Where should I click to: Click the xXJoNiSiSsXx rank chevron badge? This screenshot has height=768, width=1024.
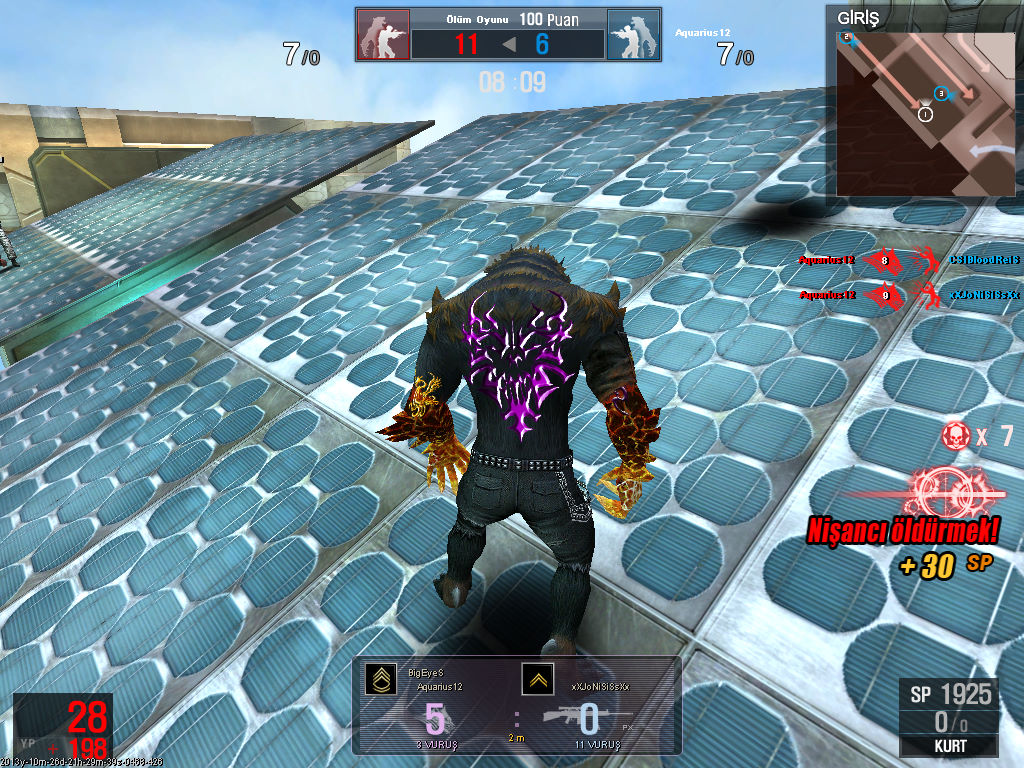(537, 680)
